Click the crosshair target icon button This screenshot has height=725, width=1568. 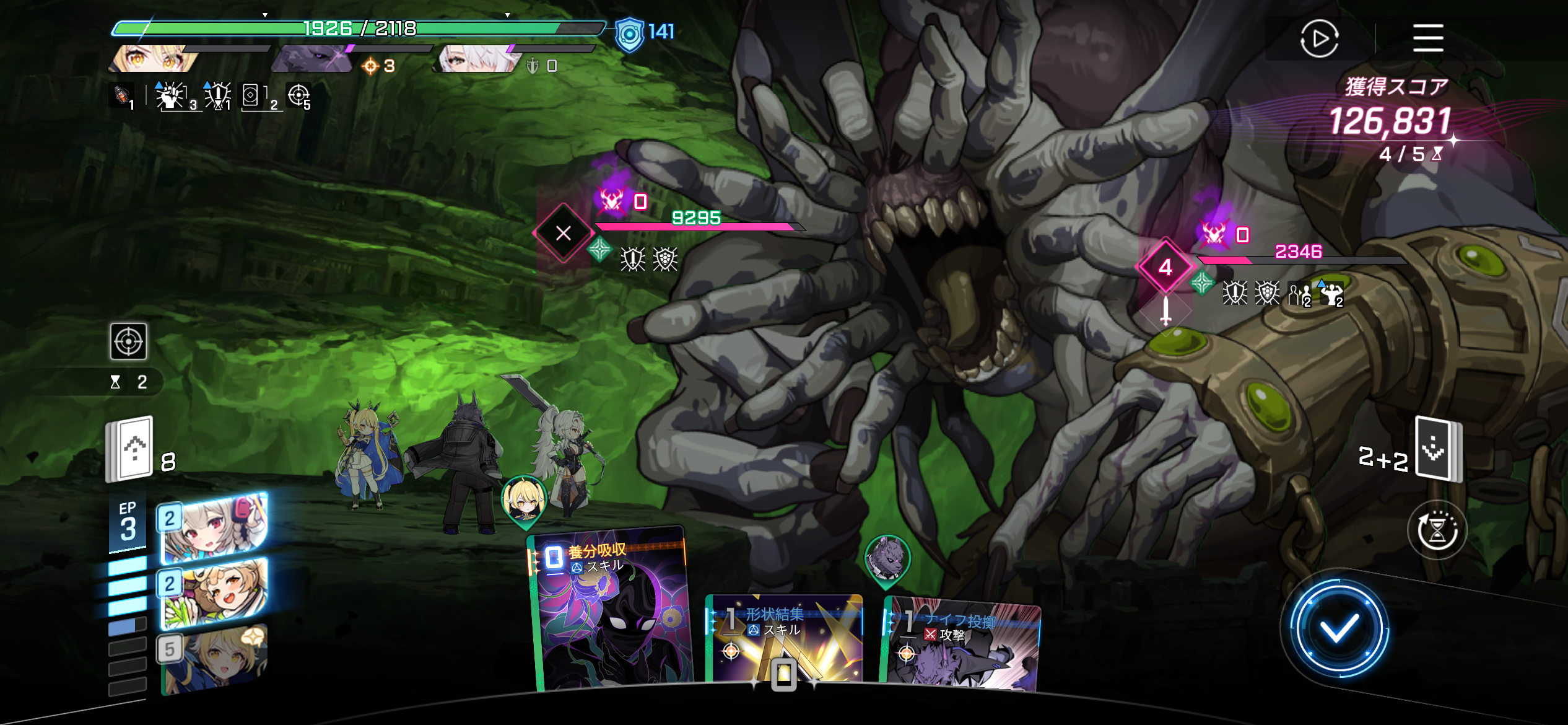[x=129, y=341]
